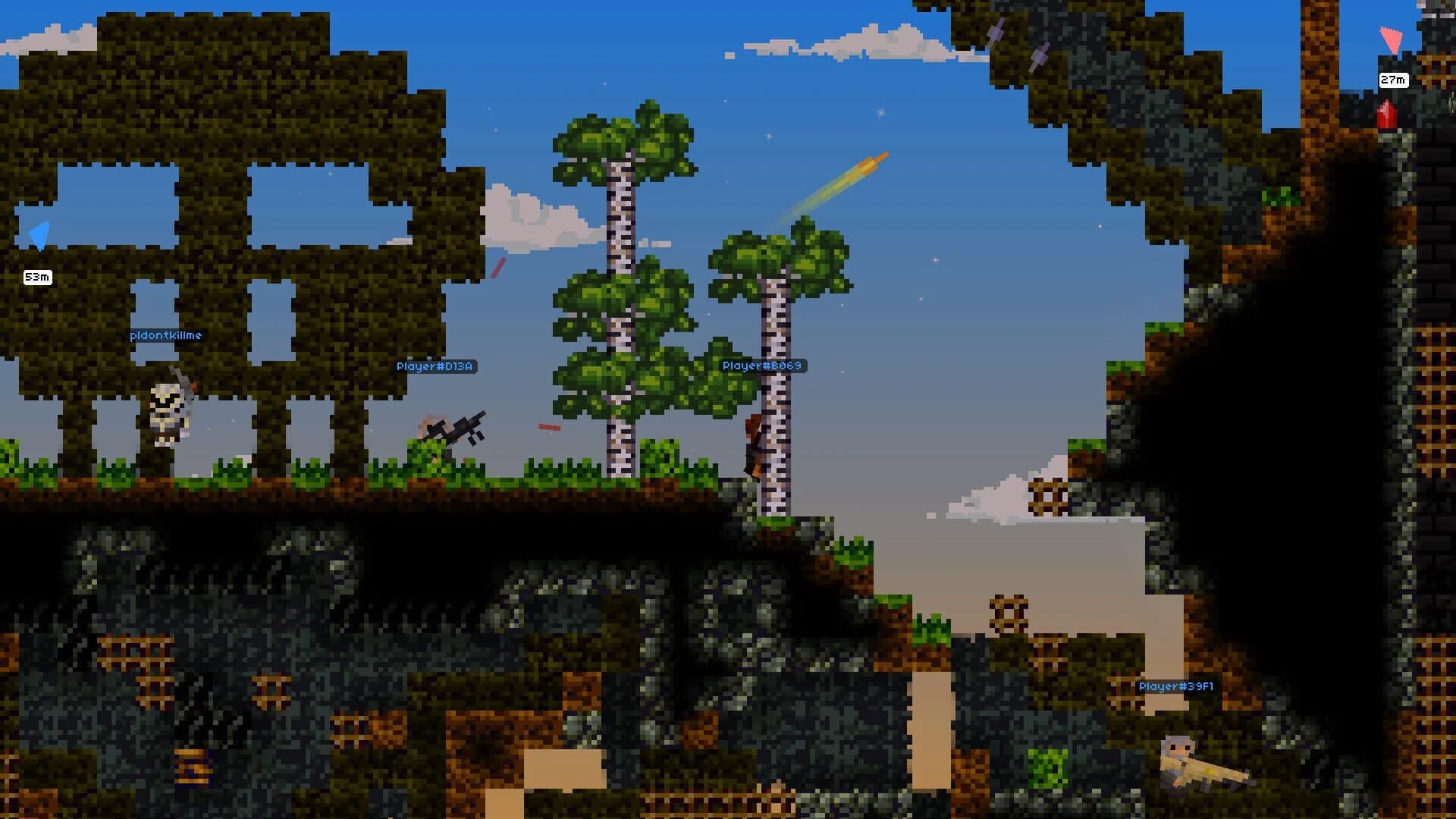This screenshot has width=1456, height=819.
Task: Open the pldontkillme nametag label
Action: (165, 334)
